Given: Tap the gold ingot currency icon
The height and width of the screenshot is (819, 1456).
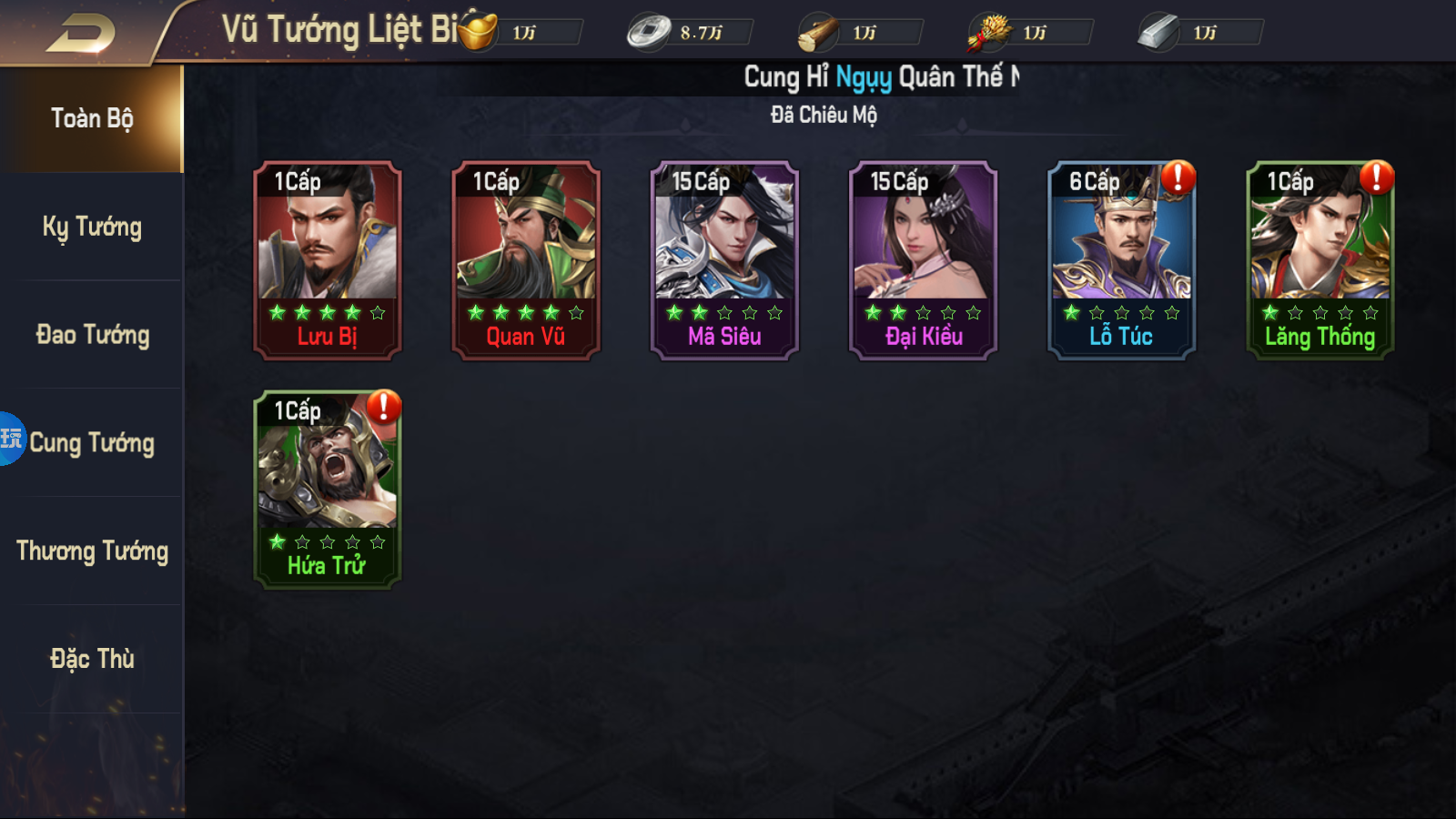Looking at the screenshot, I should point(480,32).
